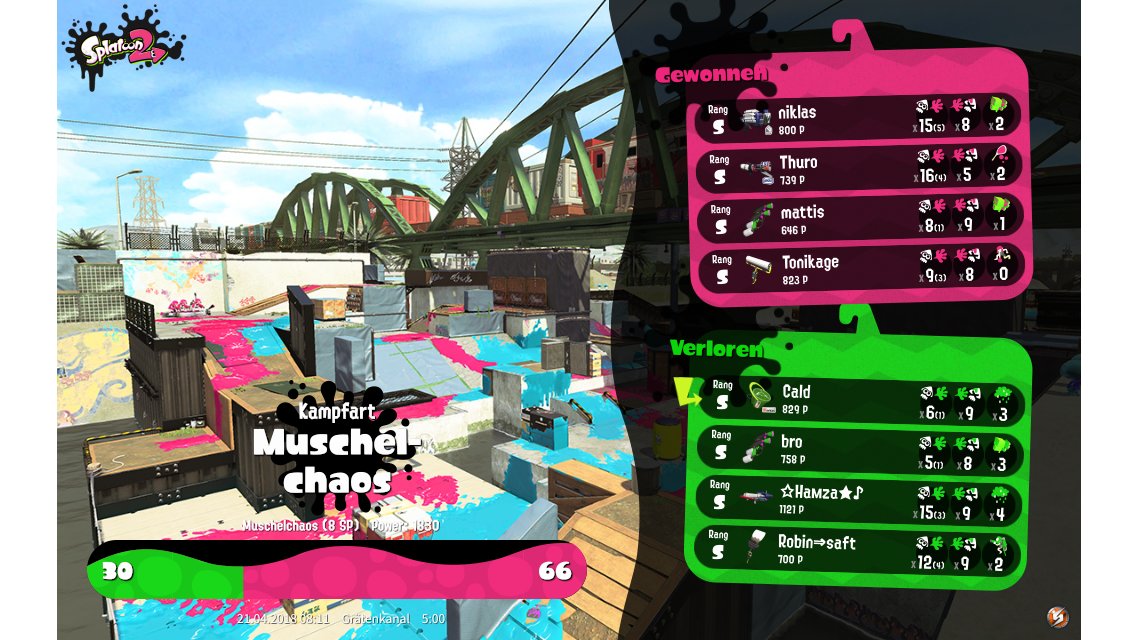Select Cald's row on the losing team
The width and height of the screenshot is (1138, 640).
(x=858, y=399)
